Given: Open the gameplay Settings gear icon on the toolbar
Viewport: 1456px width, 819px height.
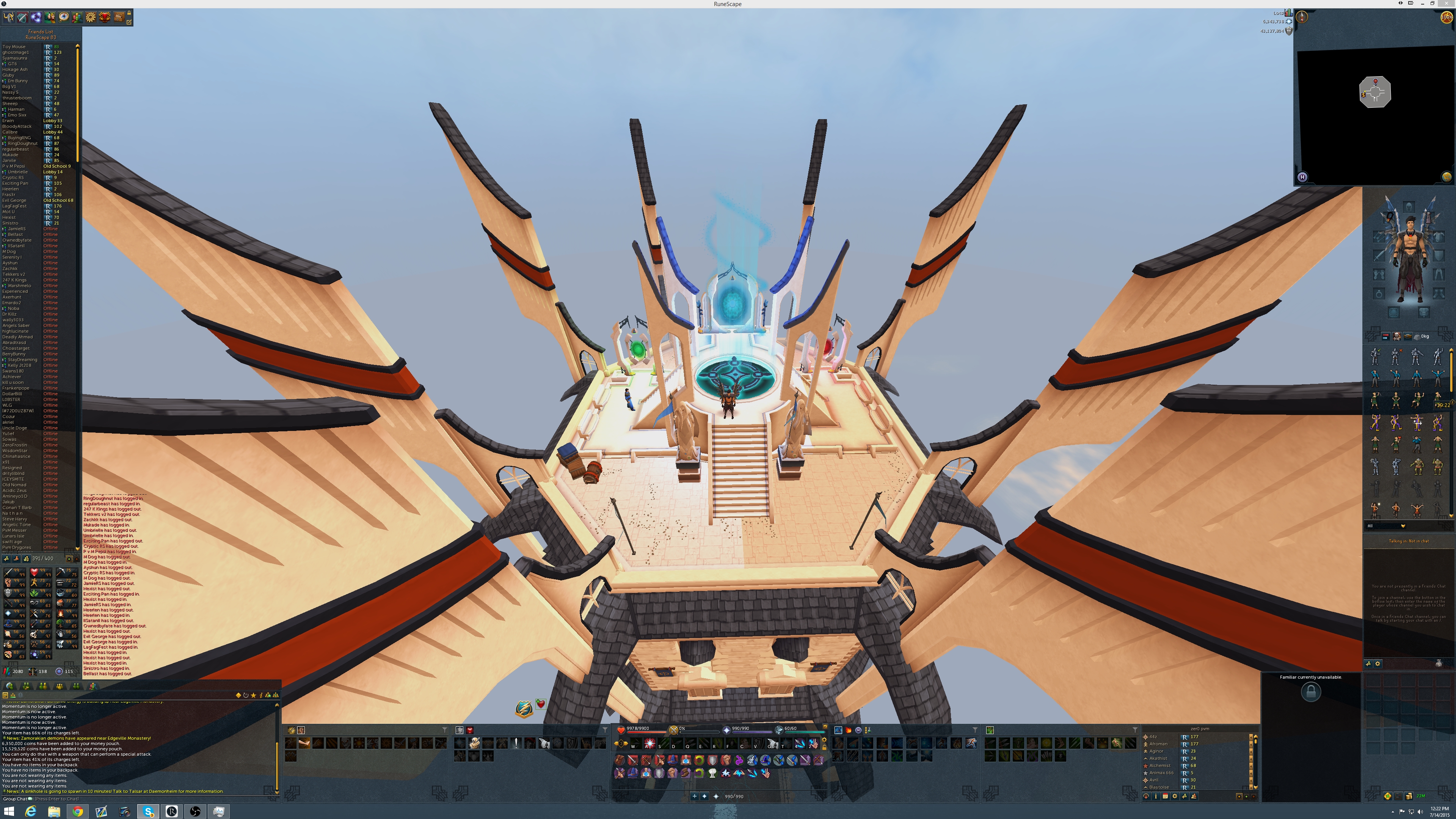Looking at the screenshot, I should pos(91,17).
